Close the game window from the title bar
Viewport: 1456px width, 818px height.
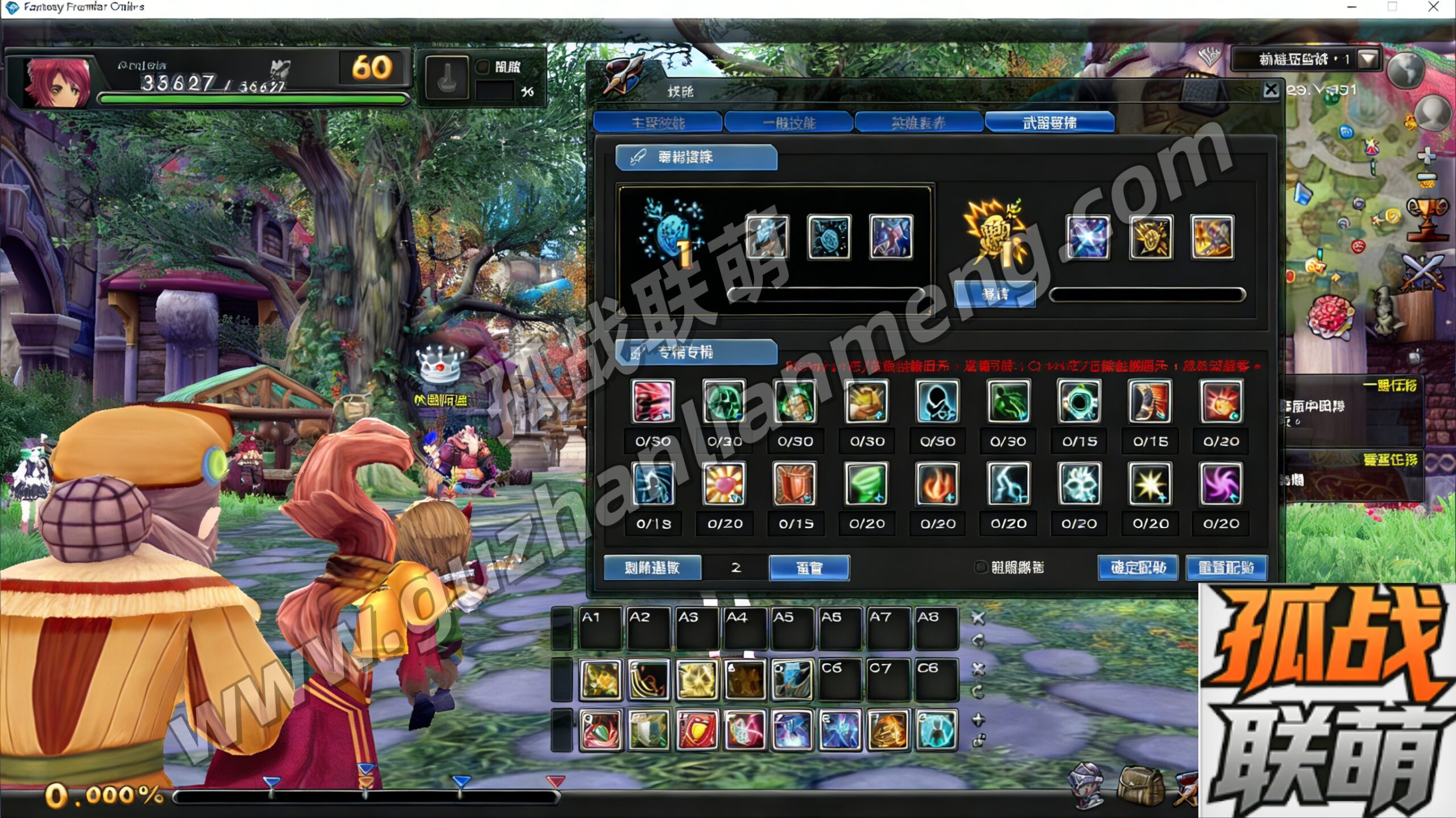[x=1434, y=7]
